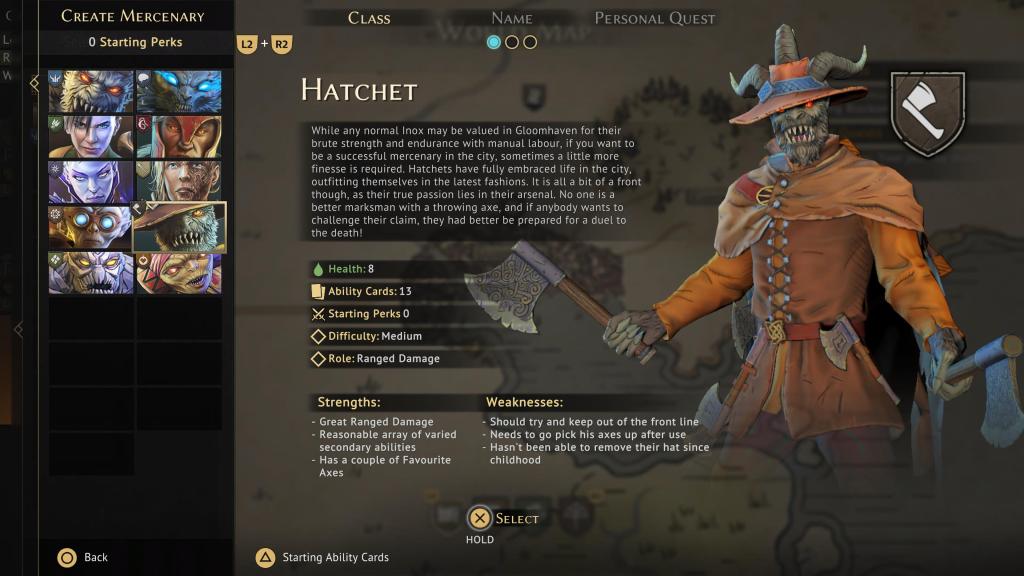Choose the stone-faced Cragheart portrait
The width and height of the screenshot is (1024, 576).
coord(91,273)
